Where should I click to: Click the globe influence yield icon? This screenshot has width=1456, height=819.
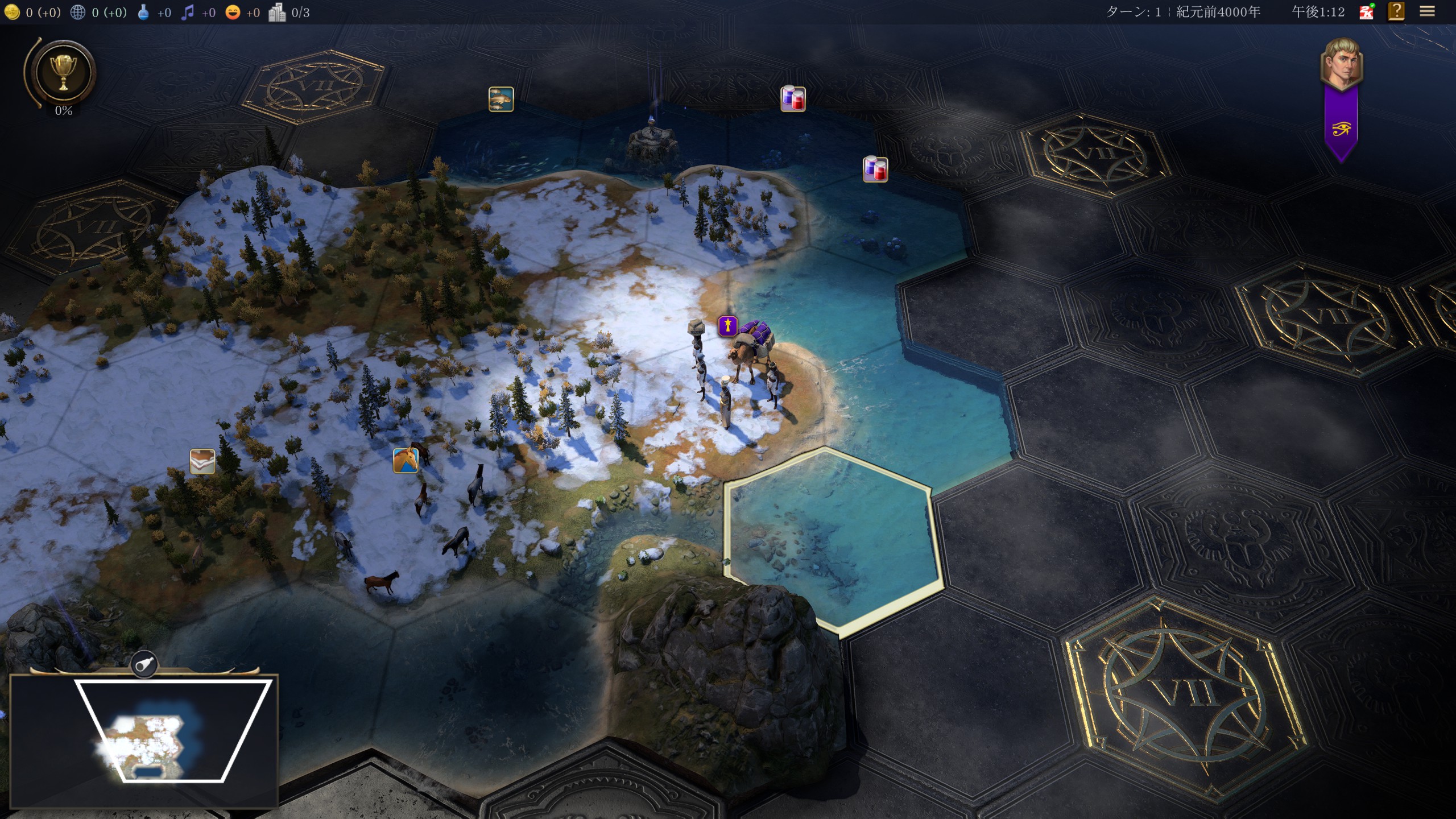point(78,12)
